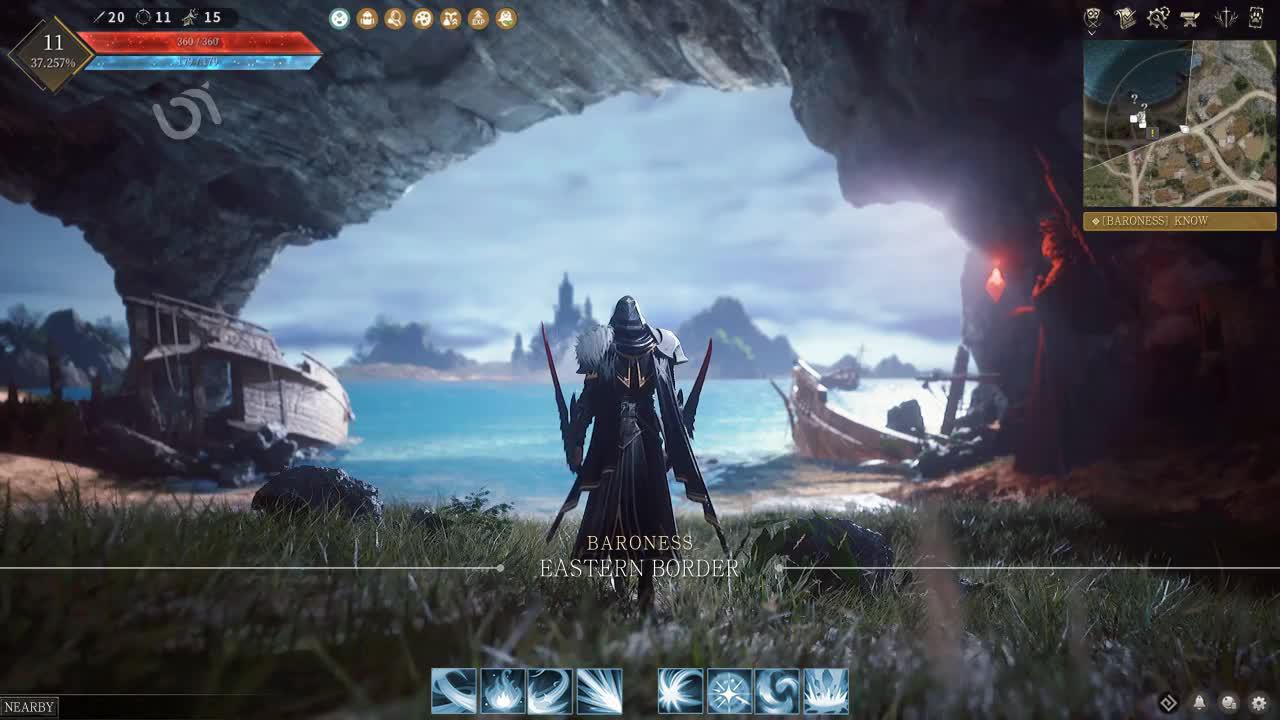Open notifications with the bell icon
The width and height of the screenshot is (1280, 720).
click(1198, 703)
